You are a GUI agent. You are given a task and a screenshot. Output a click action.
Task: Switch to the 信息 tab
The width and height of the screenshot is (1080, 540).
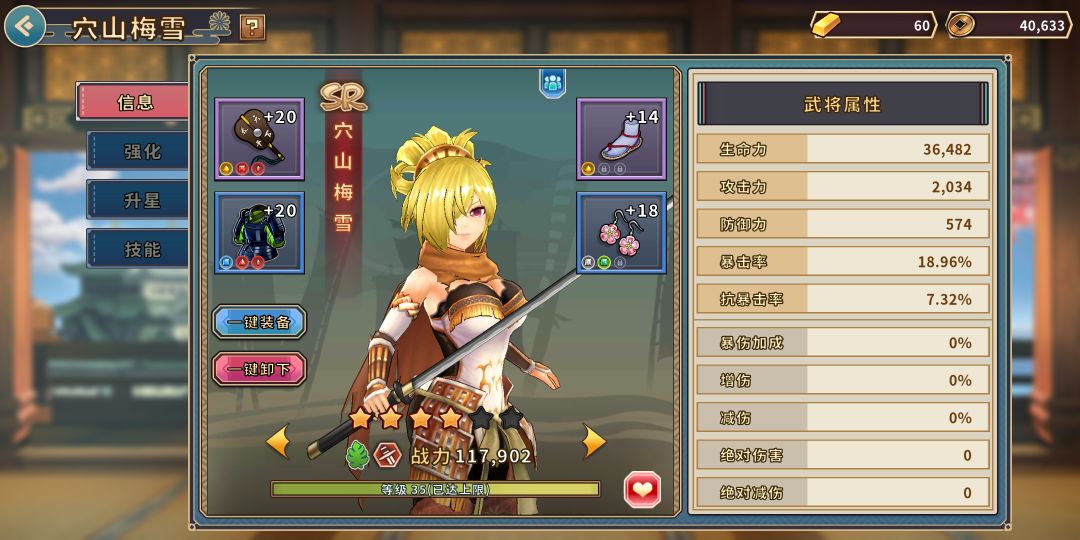(136, 102)
